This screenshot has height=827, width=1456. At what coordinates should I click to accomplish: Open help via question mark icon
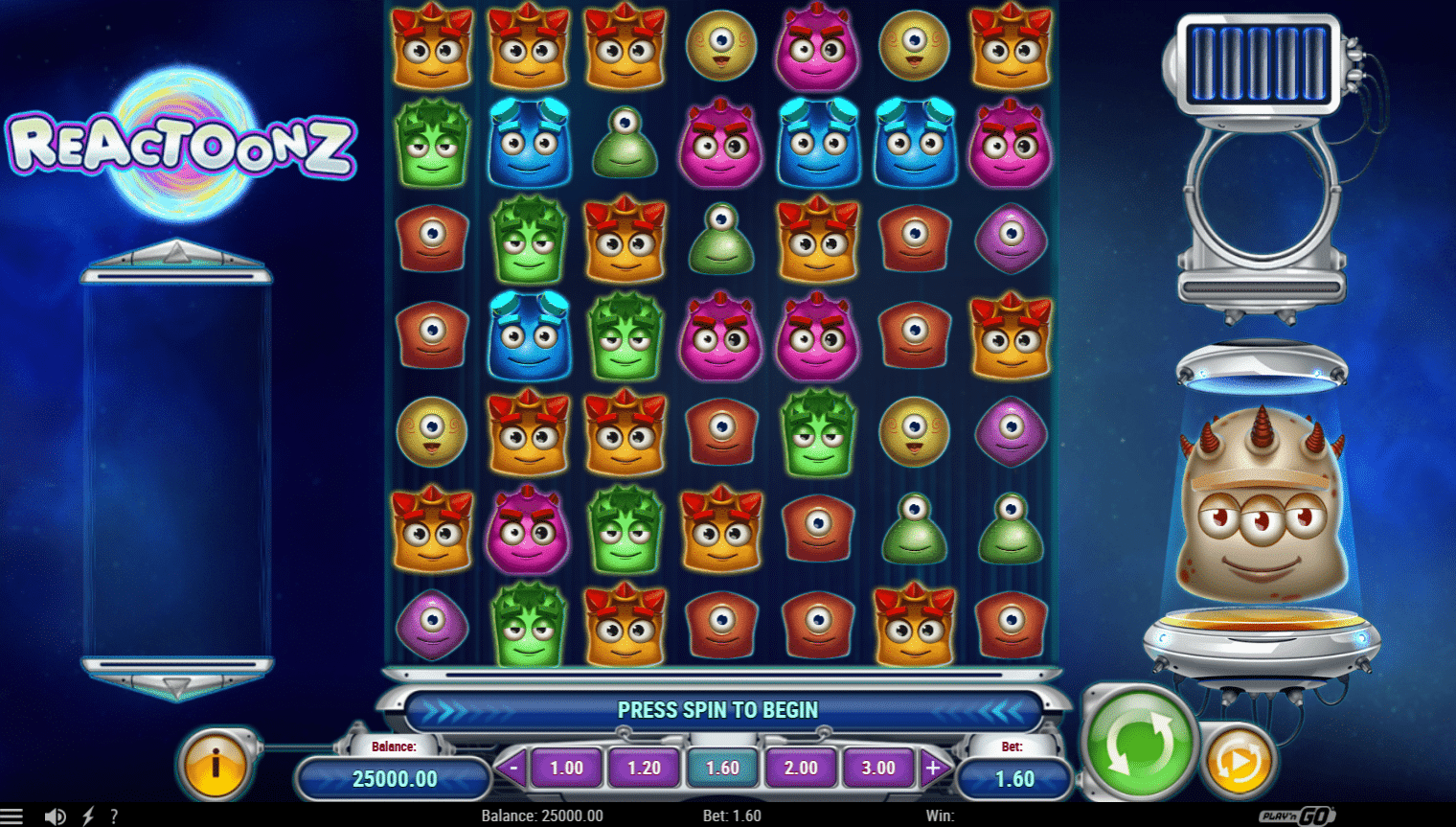[115, 816]
